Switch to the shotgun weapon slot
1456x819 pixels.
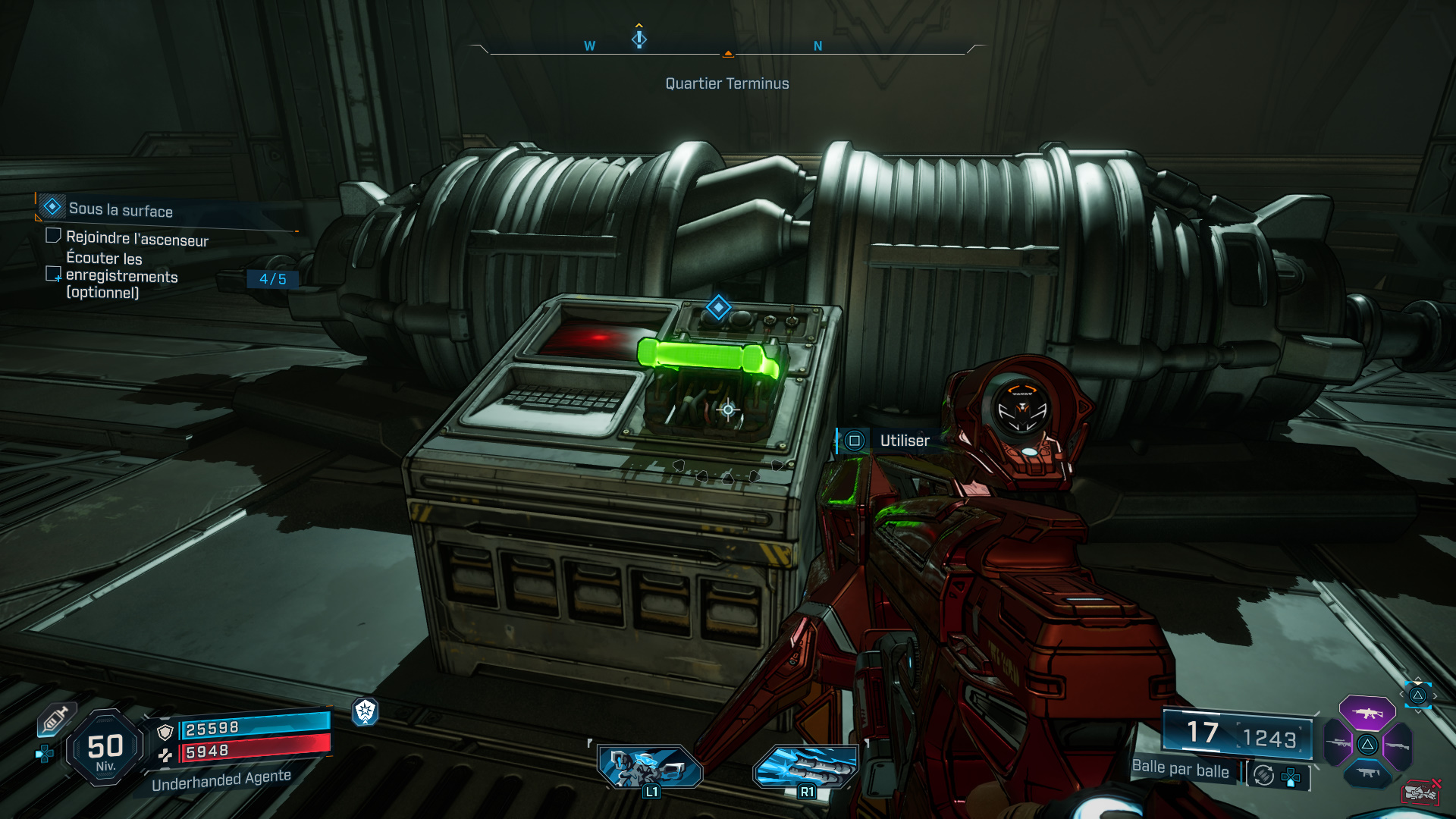[1398, 745]
